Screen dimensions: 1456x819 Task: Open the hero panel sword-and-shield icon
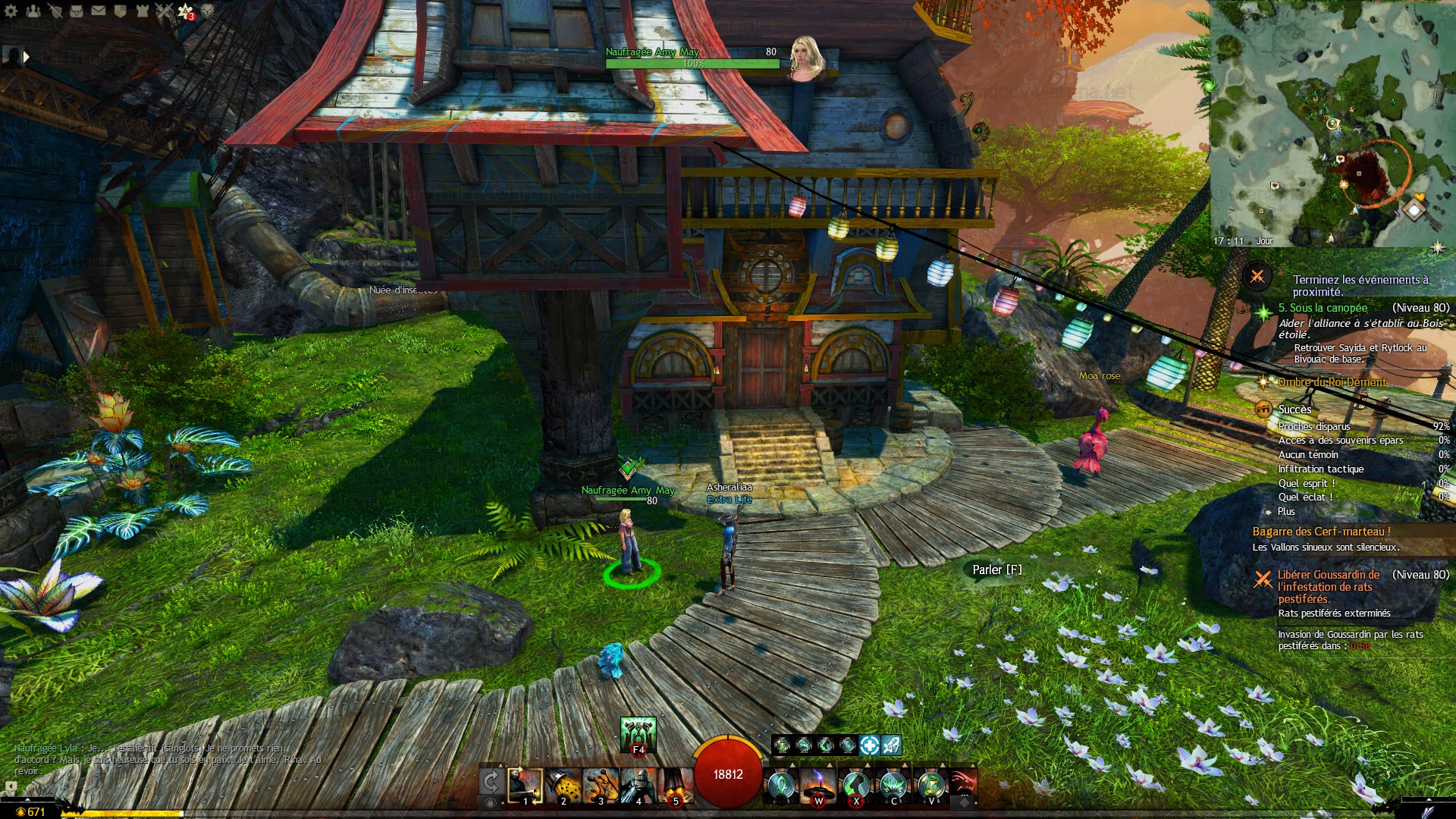pyautogui.click(x=55, y=11)
